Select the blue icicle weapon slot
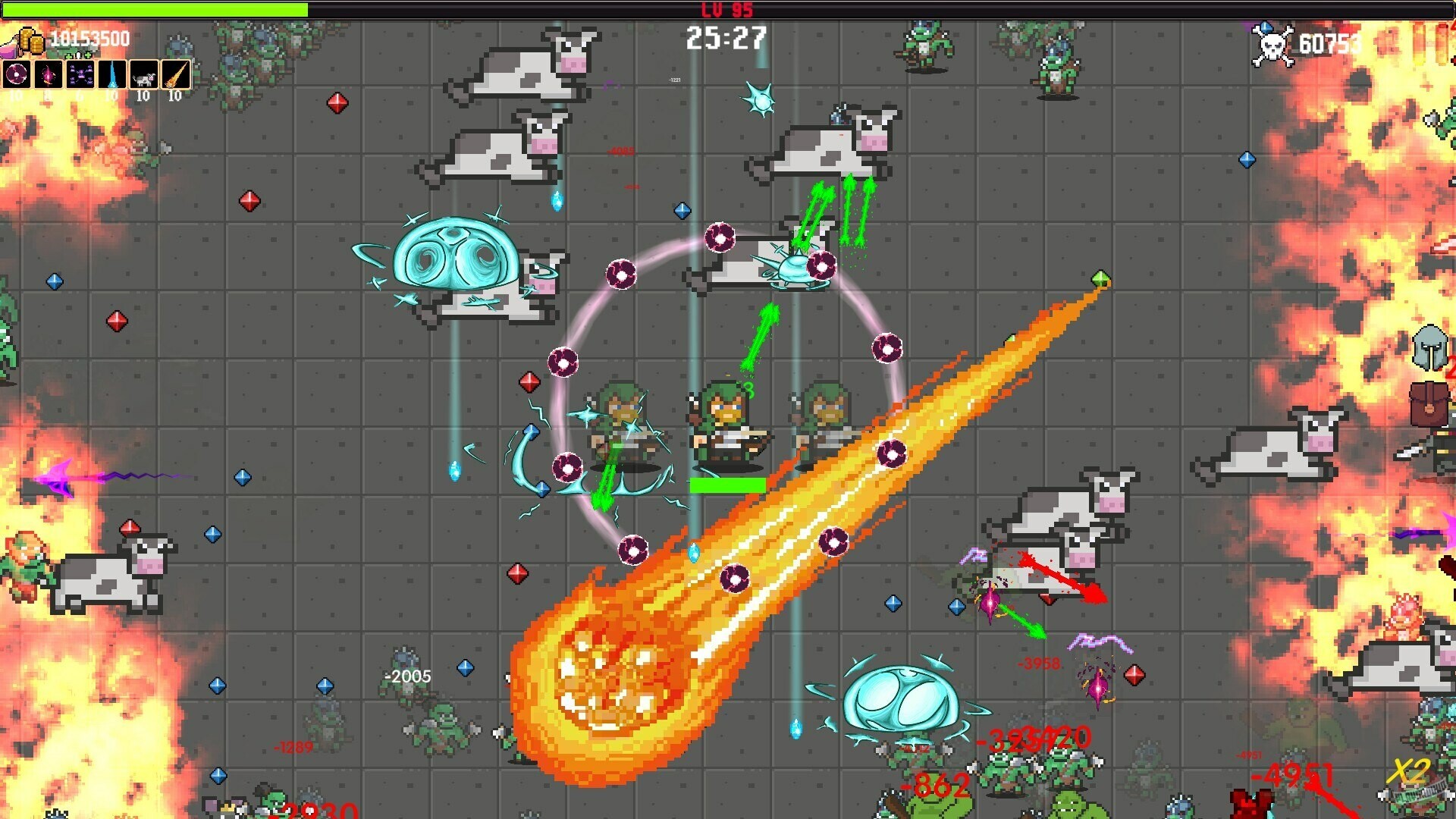The height and width of the screenshot is (819, 1456). coord(111,74)
